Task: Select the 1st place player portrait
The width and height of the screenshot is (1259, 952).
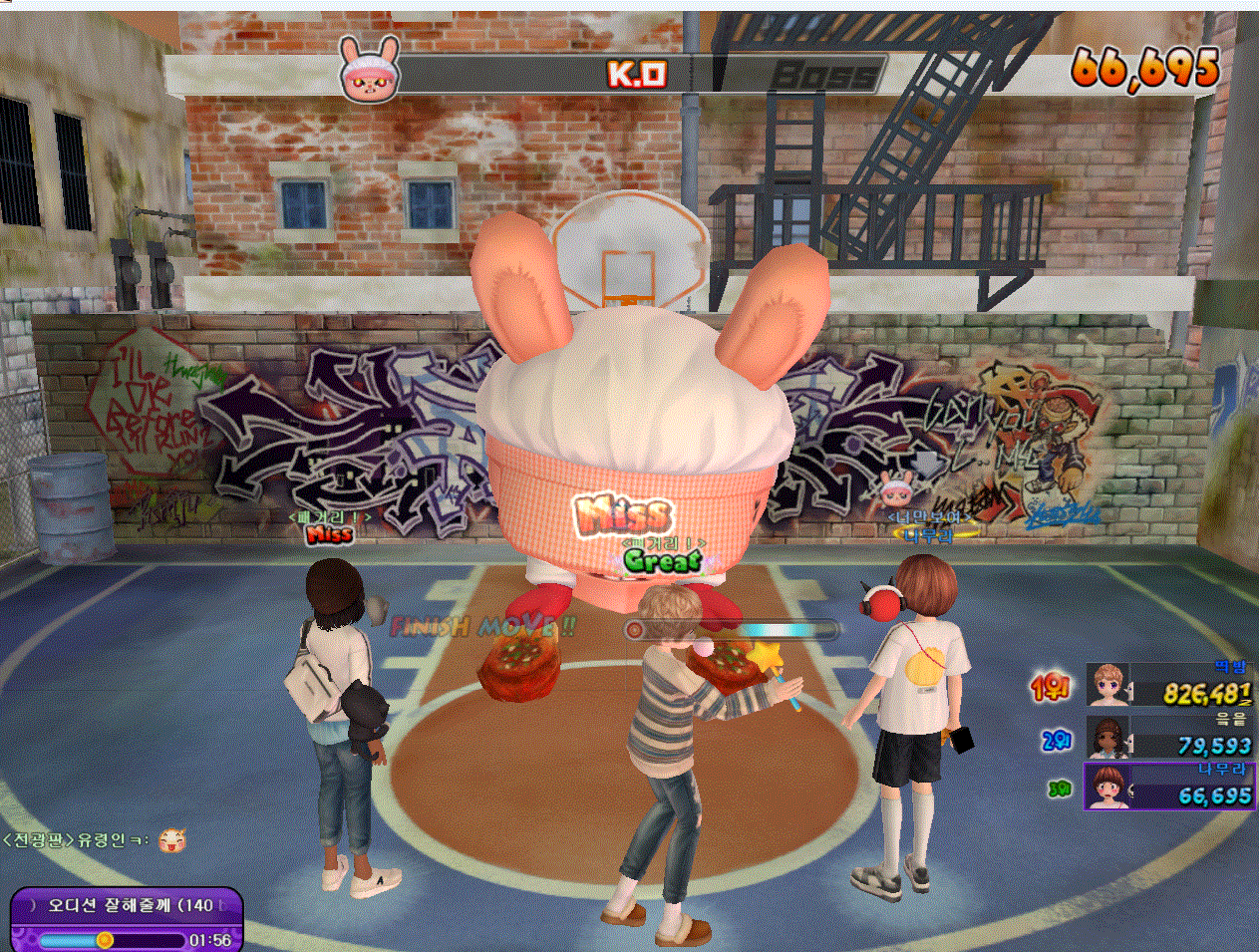Action: tap(1107, 685)
